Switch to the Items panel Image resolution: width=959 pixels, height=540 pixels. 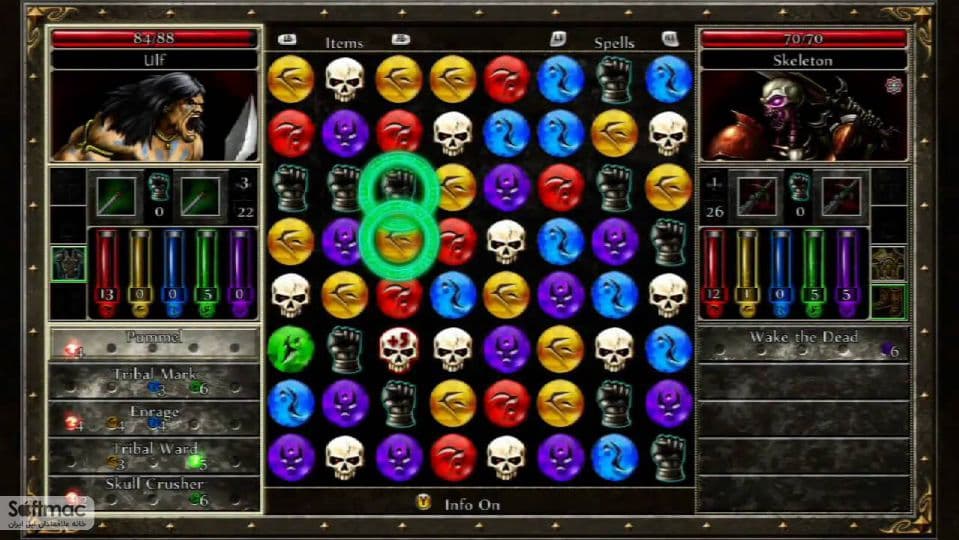[344, 43]
